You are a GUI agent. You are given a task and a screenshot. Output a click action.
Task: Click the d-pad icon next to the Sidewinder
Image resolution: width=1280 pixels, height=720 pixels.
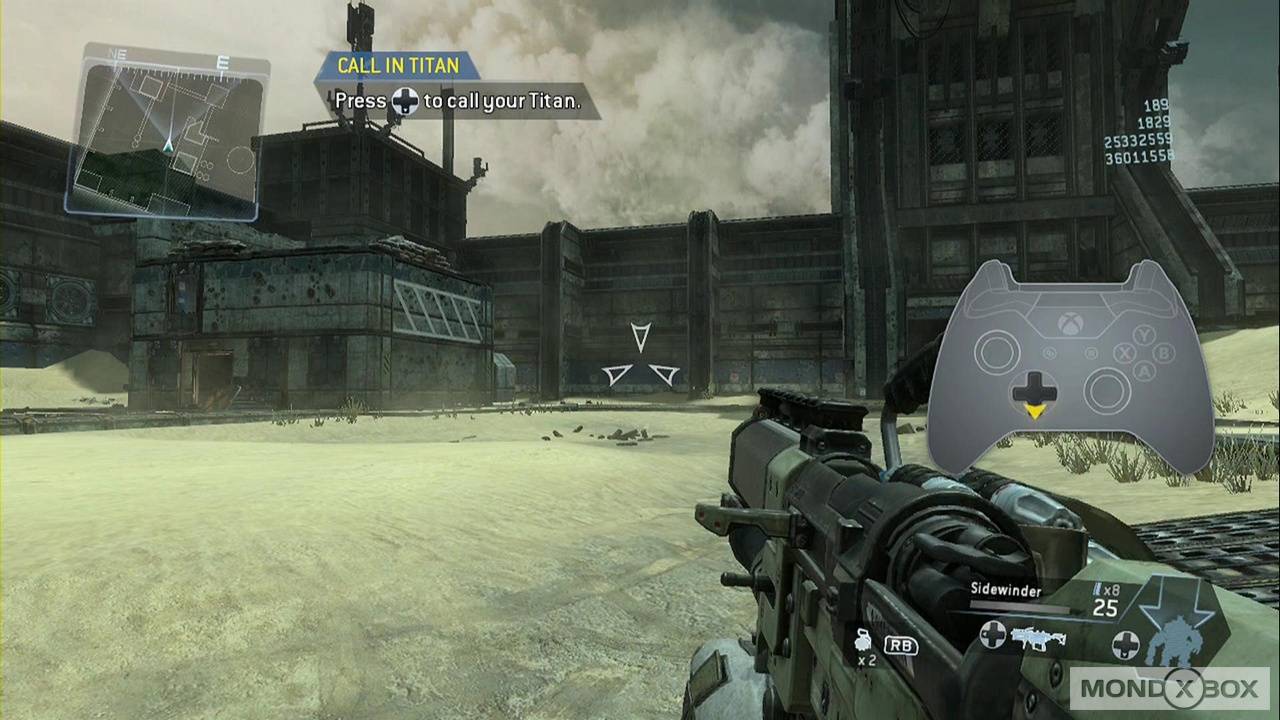[993, 634]
